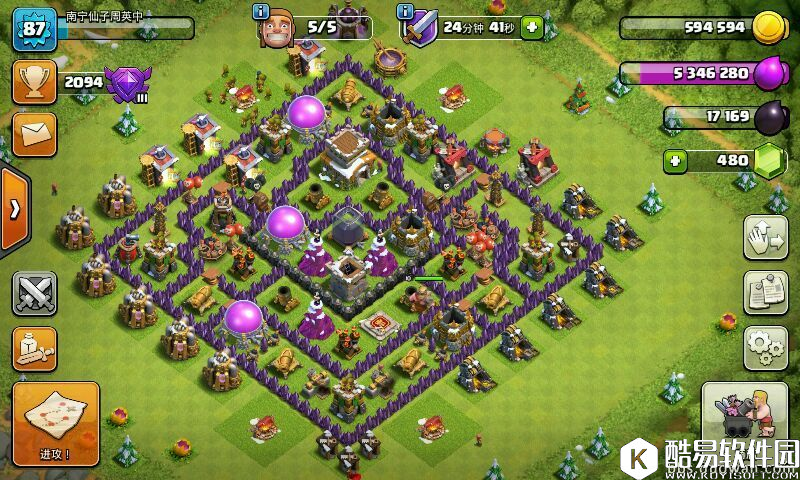Image resolution: width=800 pixels, height=480 pixels.
Task: Open the village layout editor hand icon
Action: 766,237
